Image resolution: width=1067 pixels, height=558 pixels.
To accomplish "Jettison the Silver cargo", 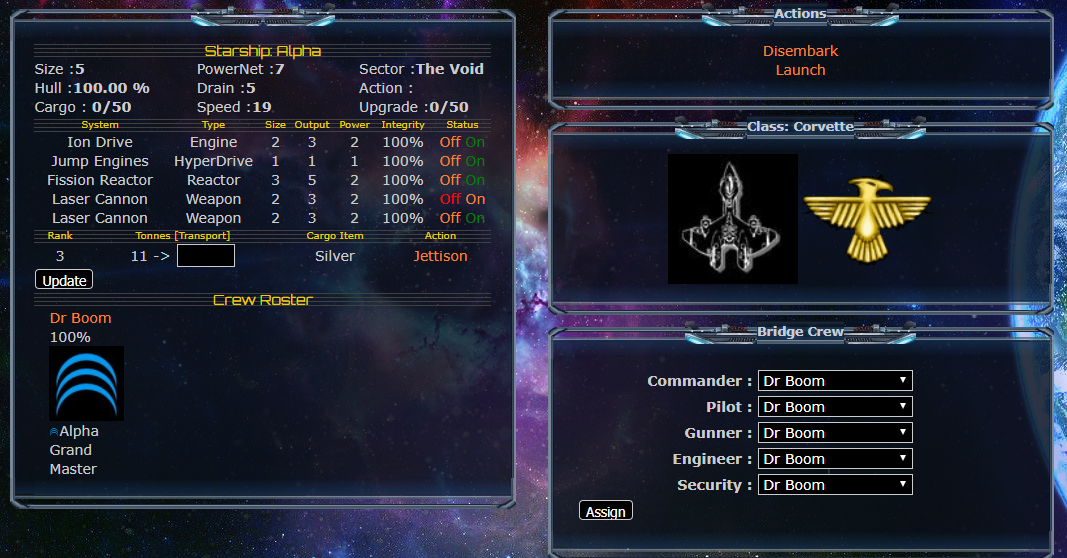I will (x=440, y=256).
